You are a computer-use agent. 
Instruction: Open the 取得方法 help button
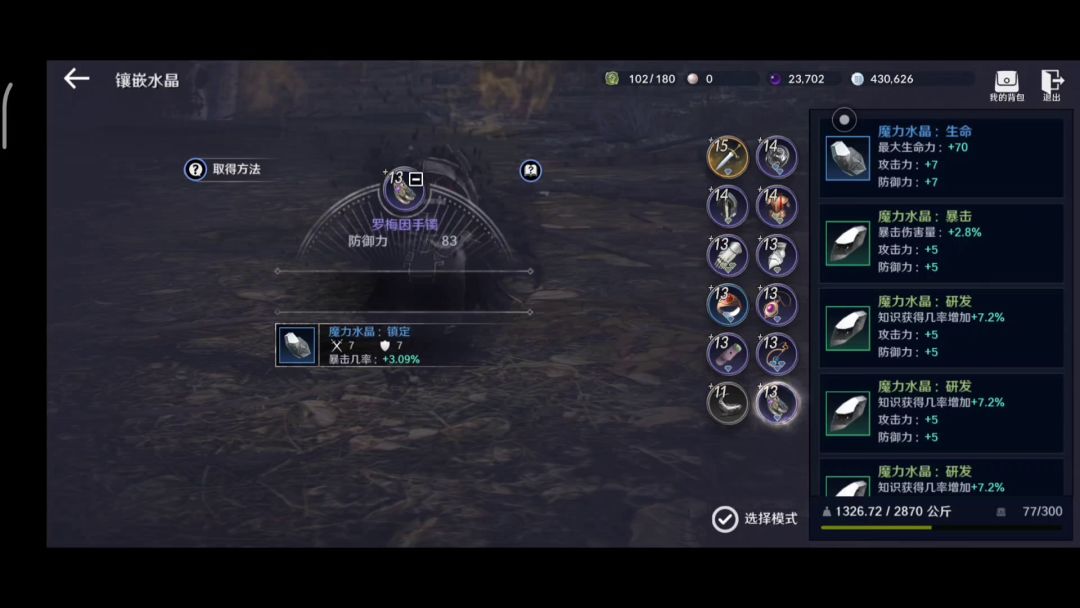[x=223, y=170]
